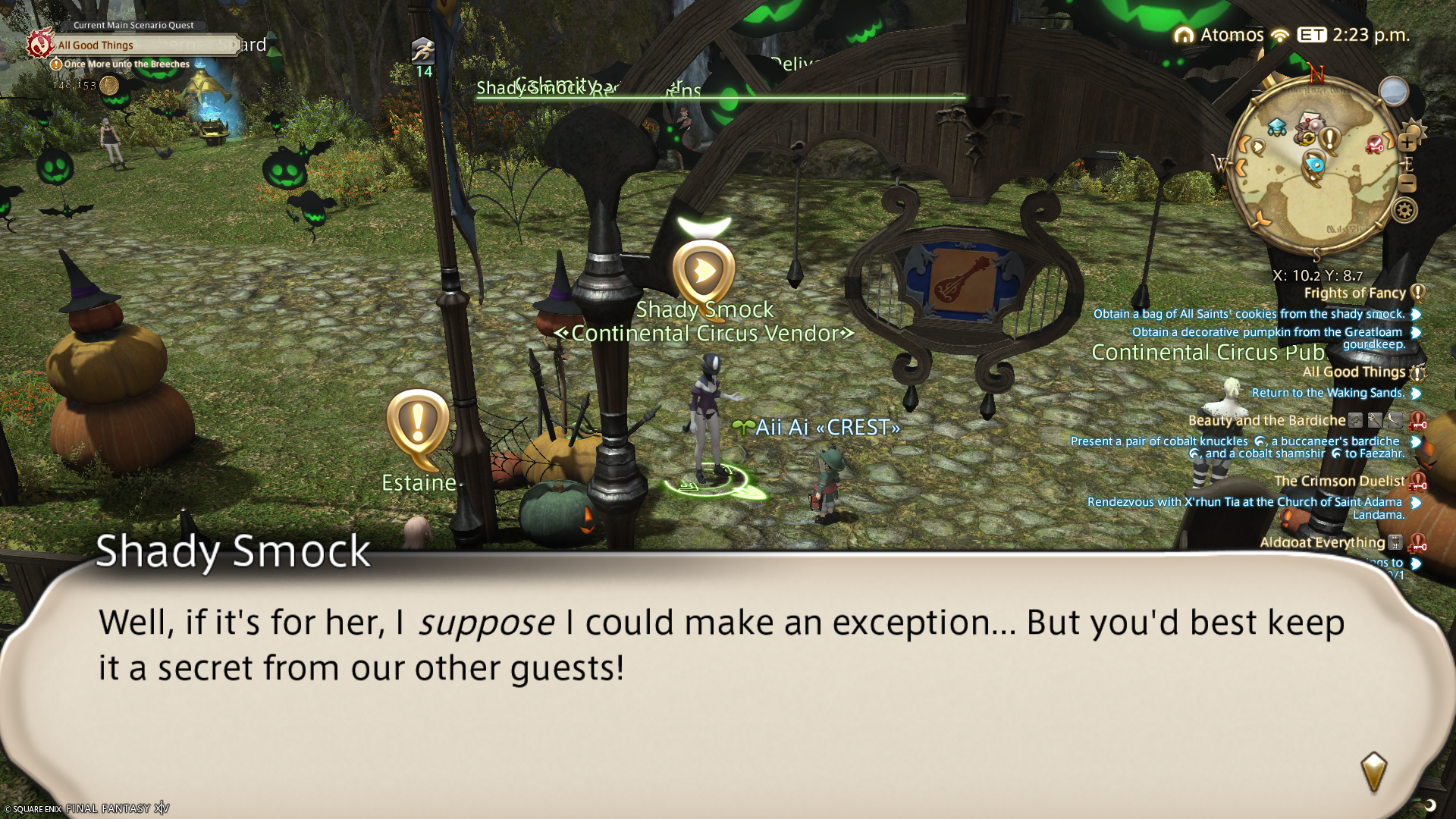Select the Frights of Fancy quest entry

pos(1354,293)
